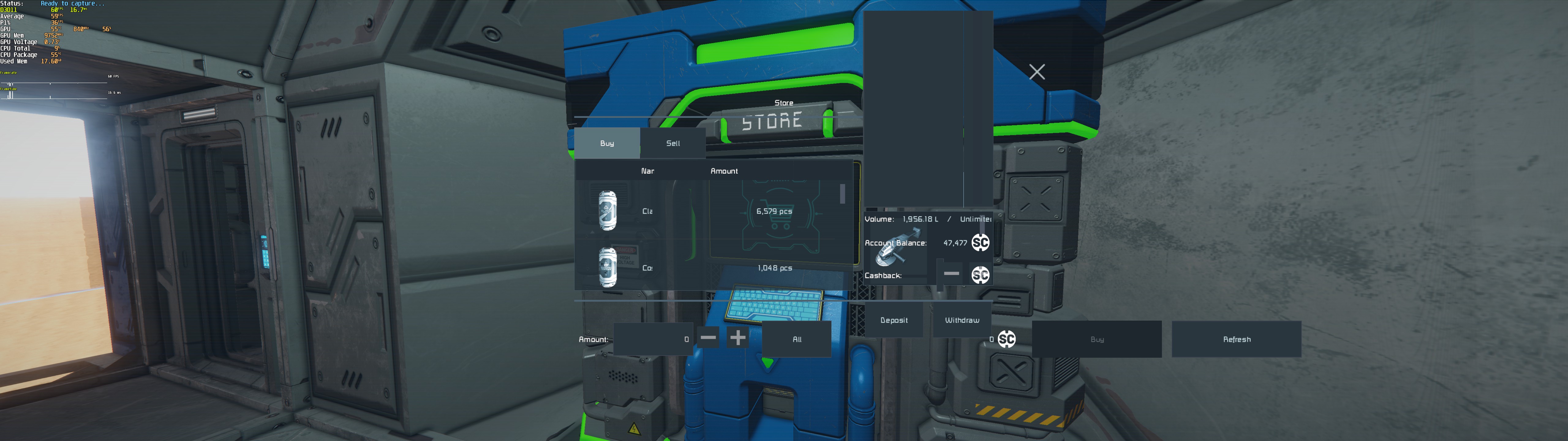Increase purchase amount with the plus button

tap(738, 337)
